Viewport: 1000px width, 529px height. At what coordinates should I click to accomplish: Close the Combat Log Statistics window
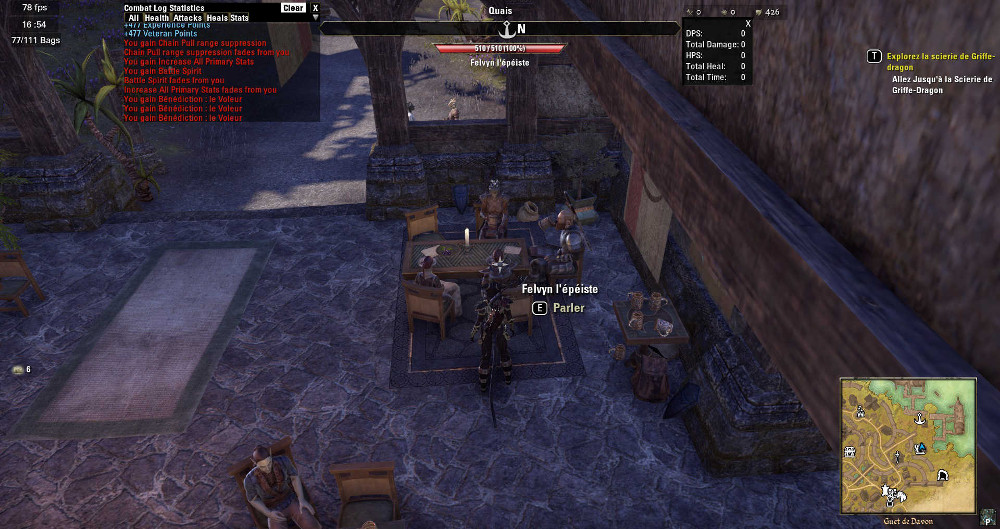pos(315,8)
